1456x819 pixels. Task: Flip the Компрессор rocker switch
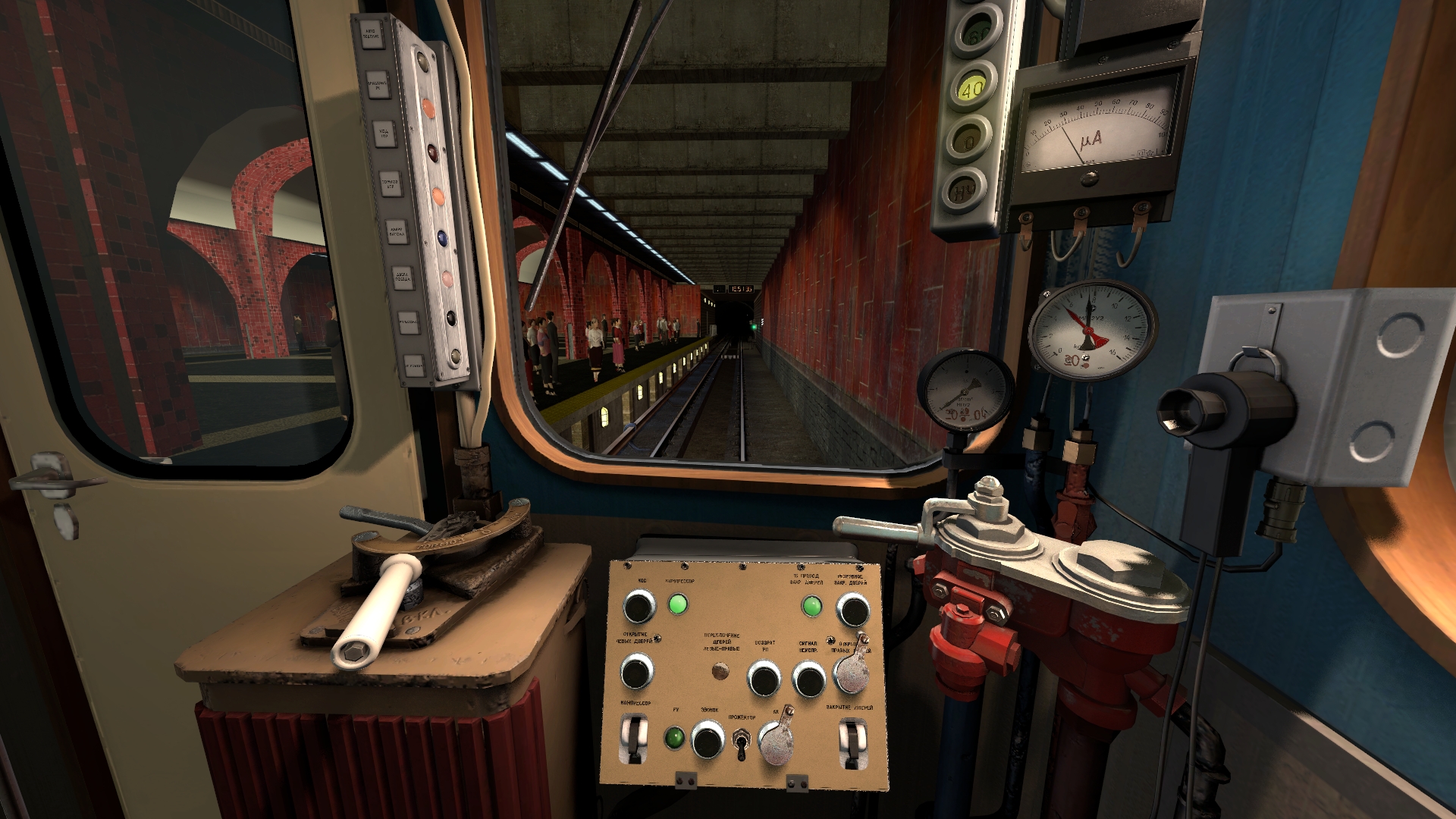633,739
